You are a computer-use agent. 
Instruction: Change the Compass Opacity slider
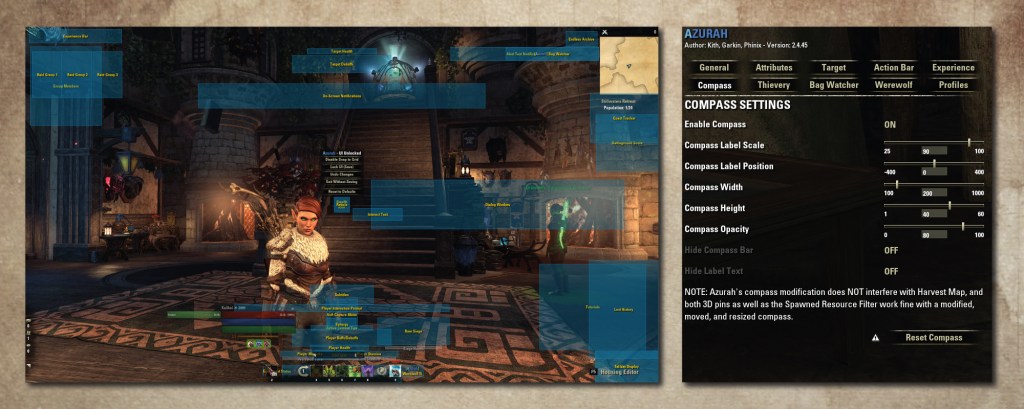964,226
